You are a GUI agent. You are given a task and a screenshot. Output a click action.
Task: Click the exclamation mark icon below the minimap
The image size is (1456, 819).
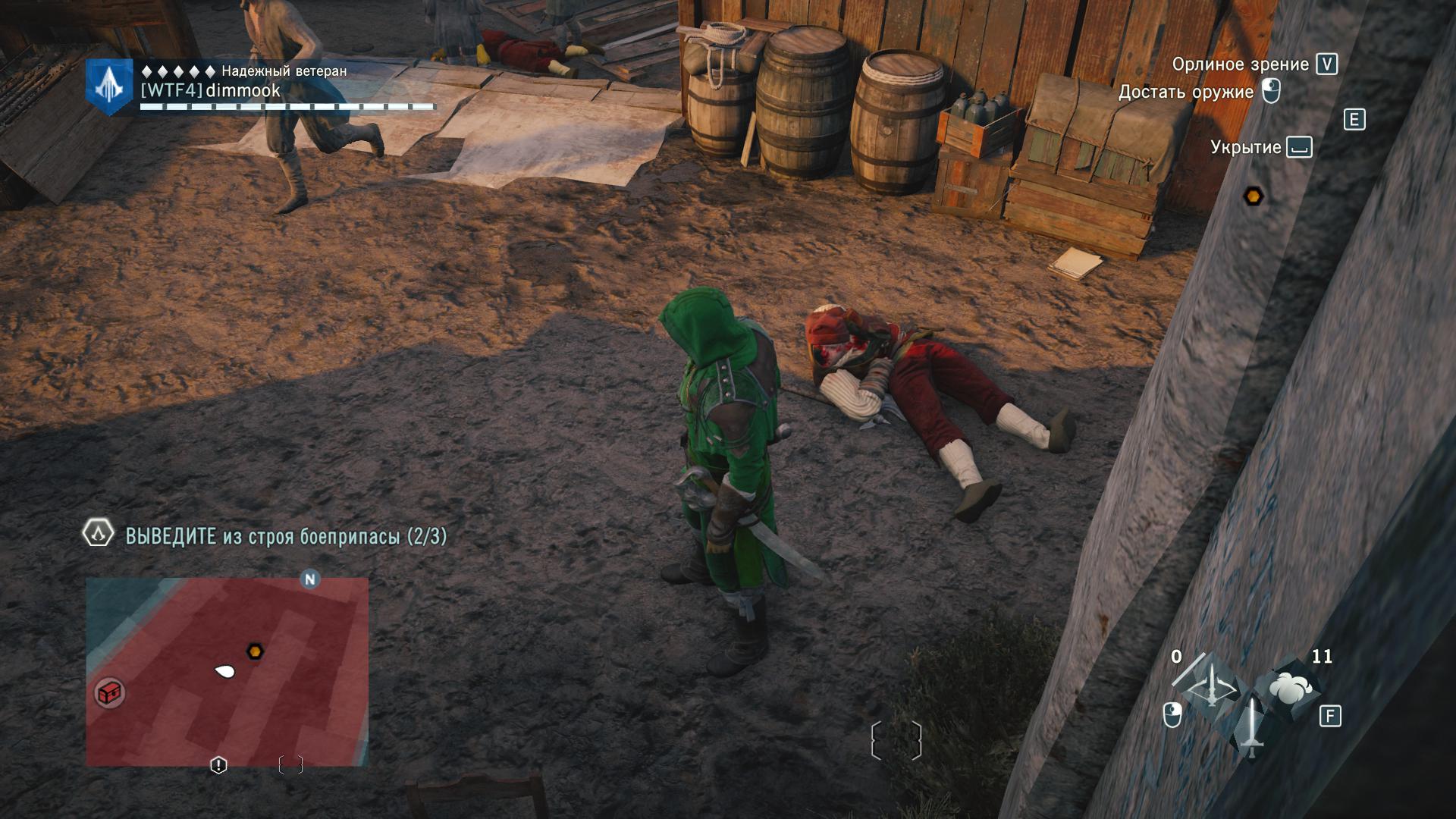pos(218,765)
